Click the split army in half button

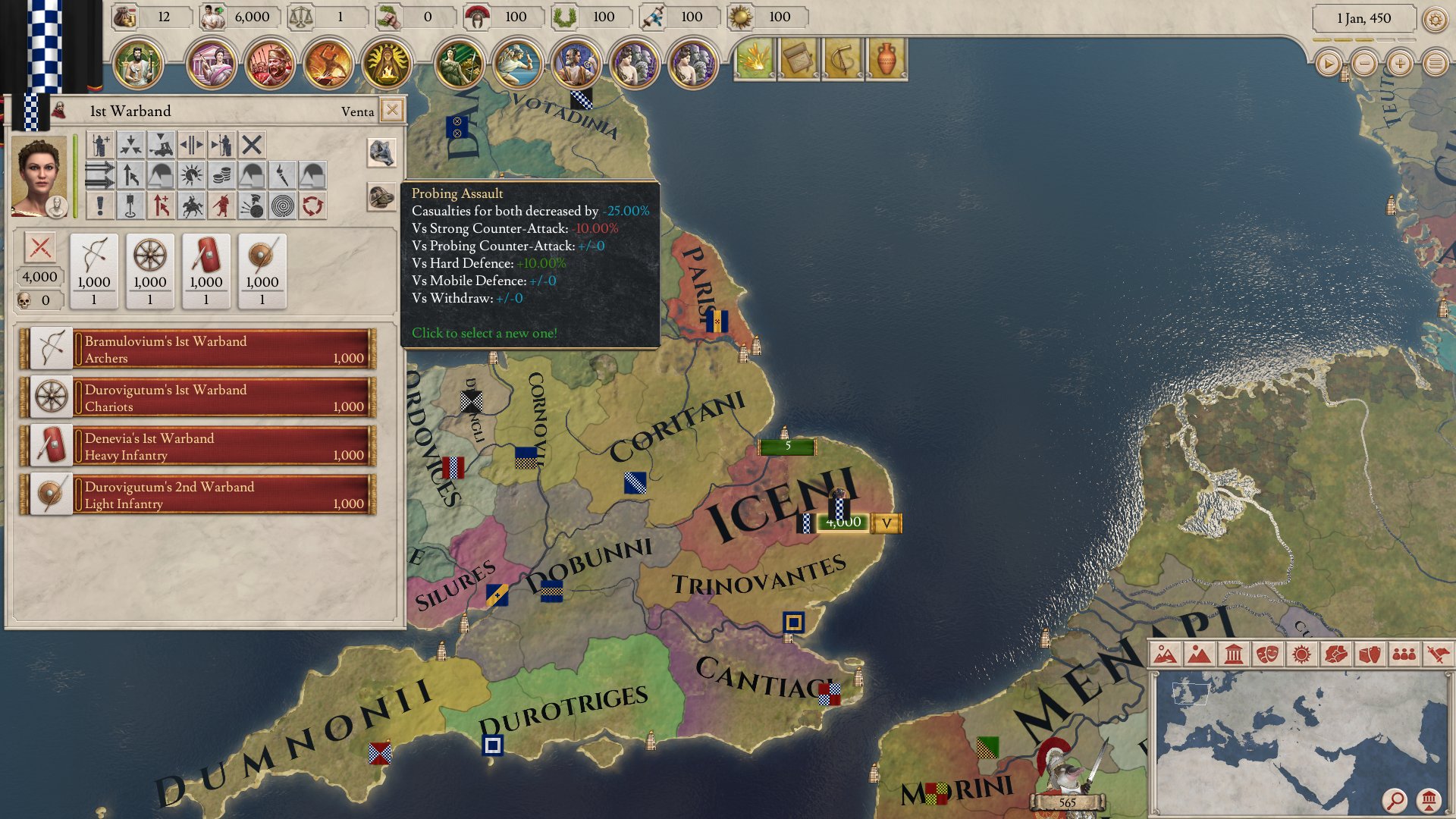(x=191, y=144)
